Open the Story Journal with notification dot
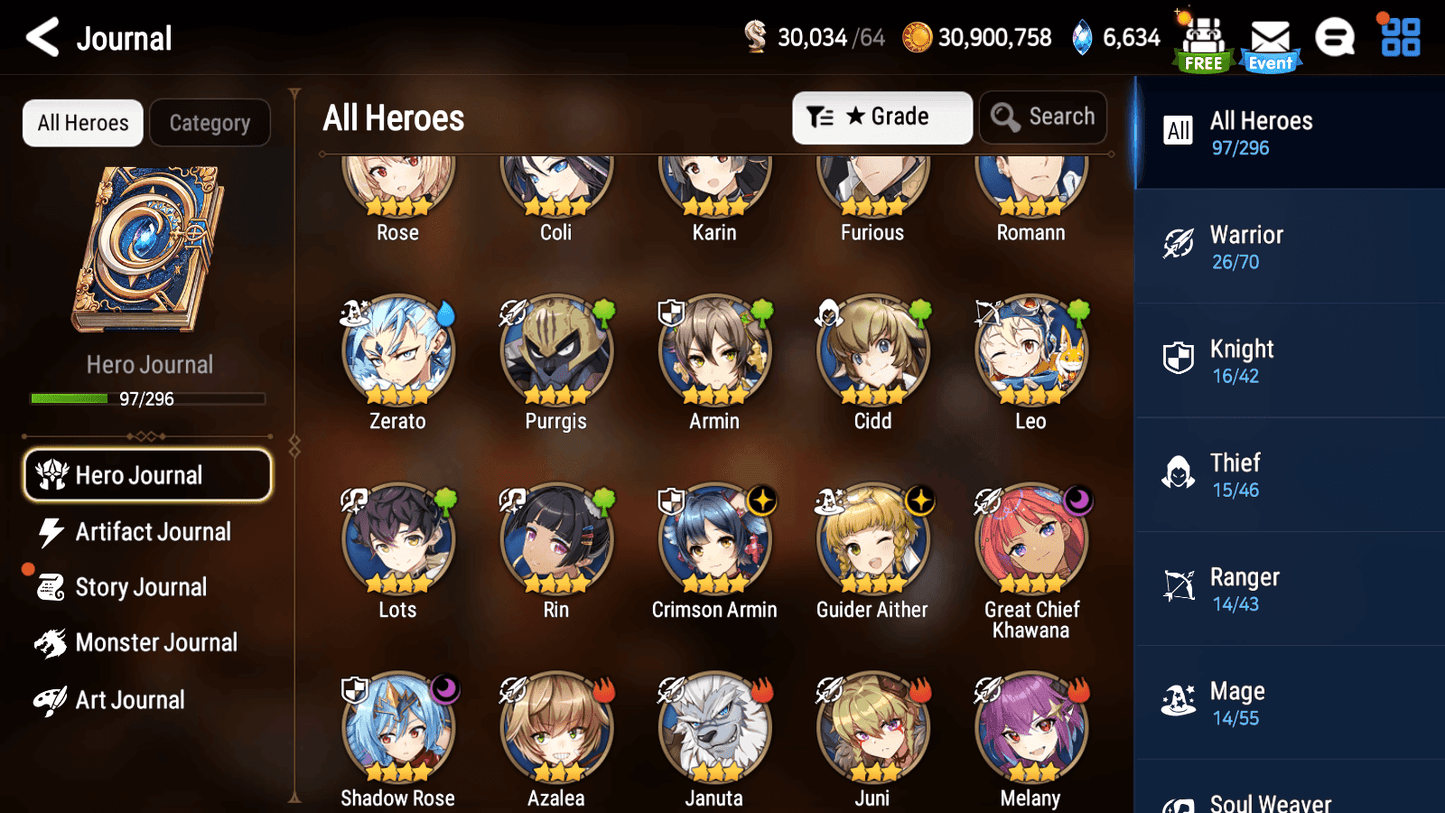 click(141, 587)
